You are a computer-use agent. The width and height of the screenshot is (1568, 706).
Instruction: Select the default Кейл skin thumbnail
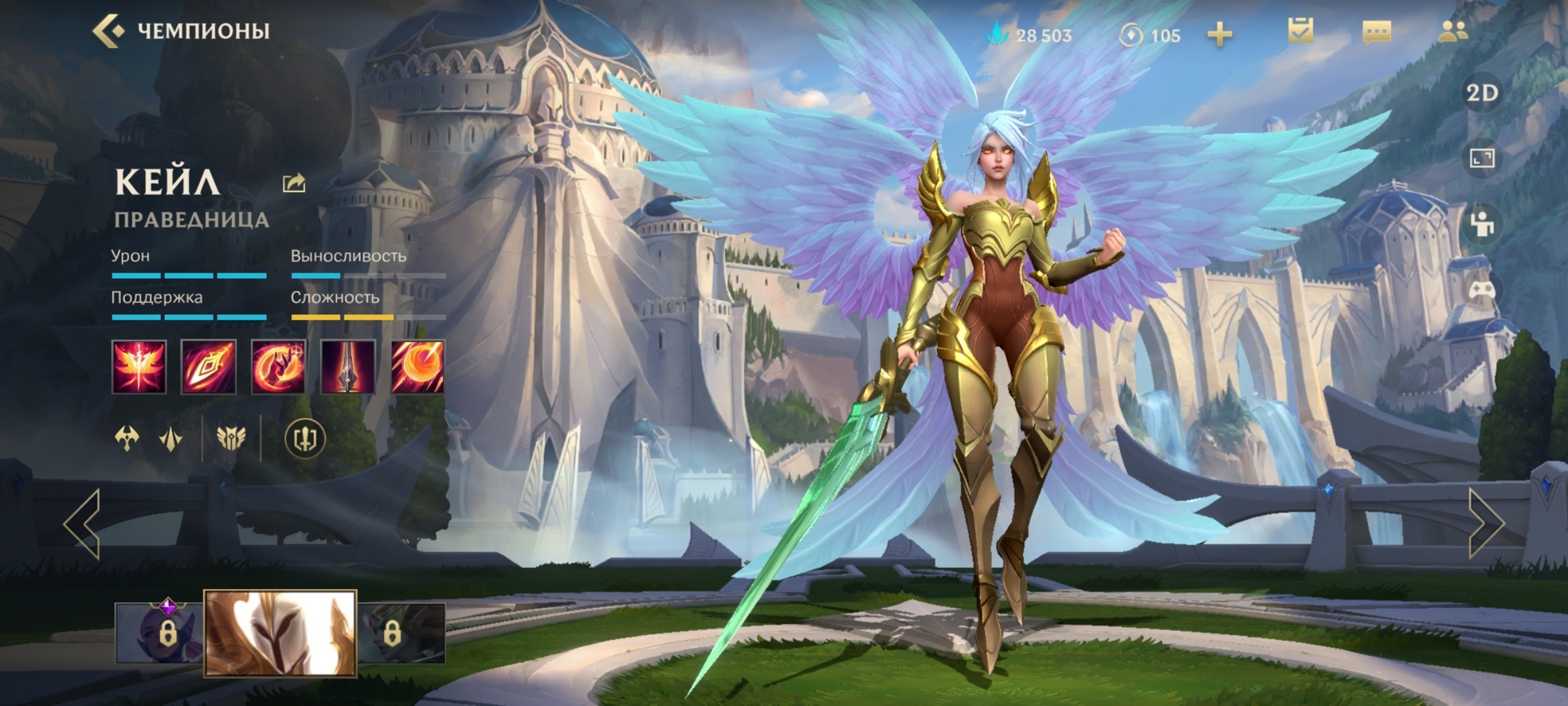(280, 632)
